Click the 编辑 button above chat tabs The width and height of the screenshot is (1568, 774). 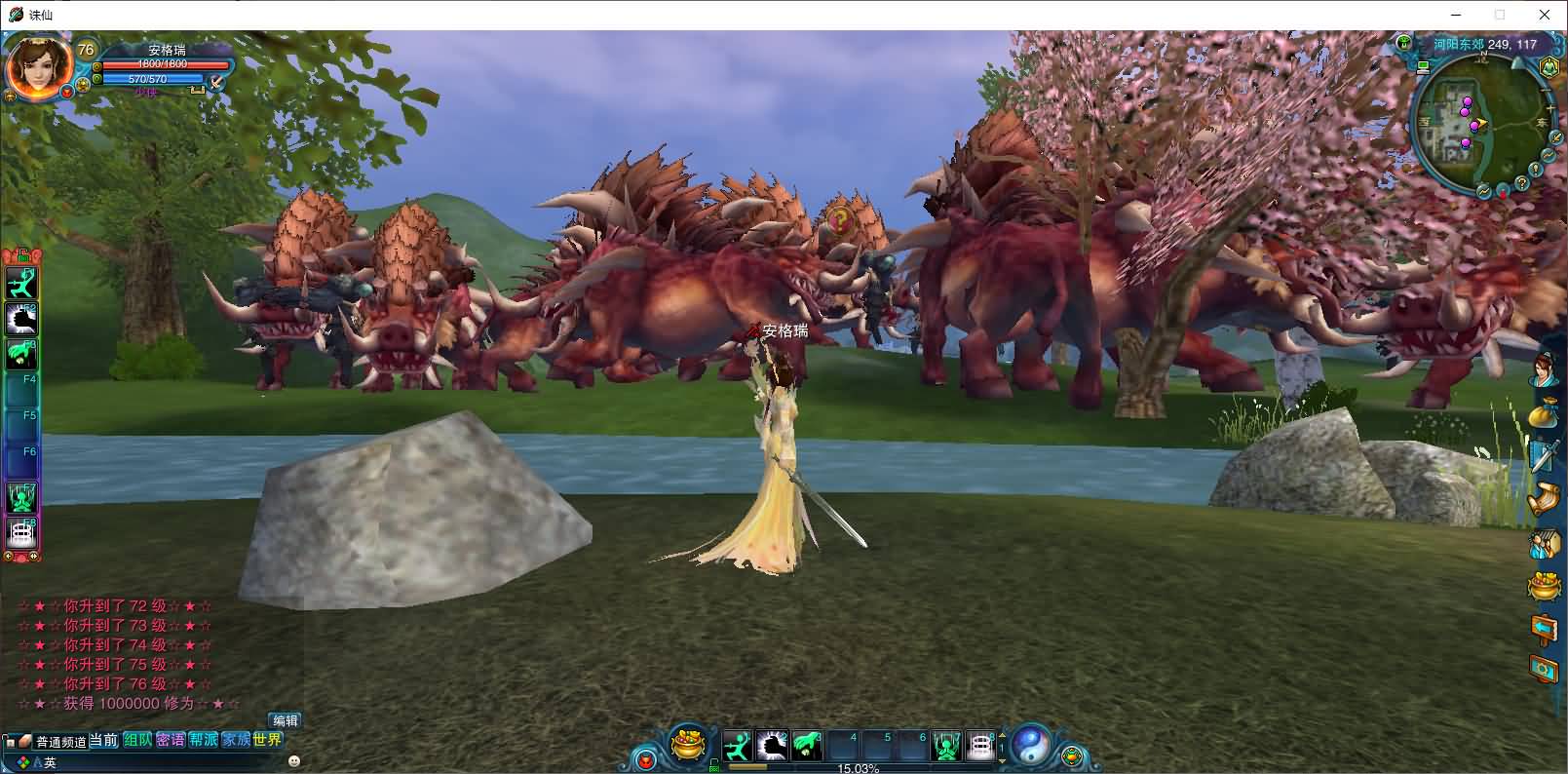tap(286, 720)
